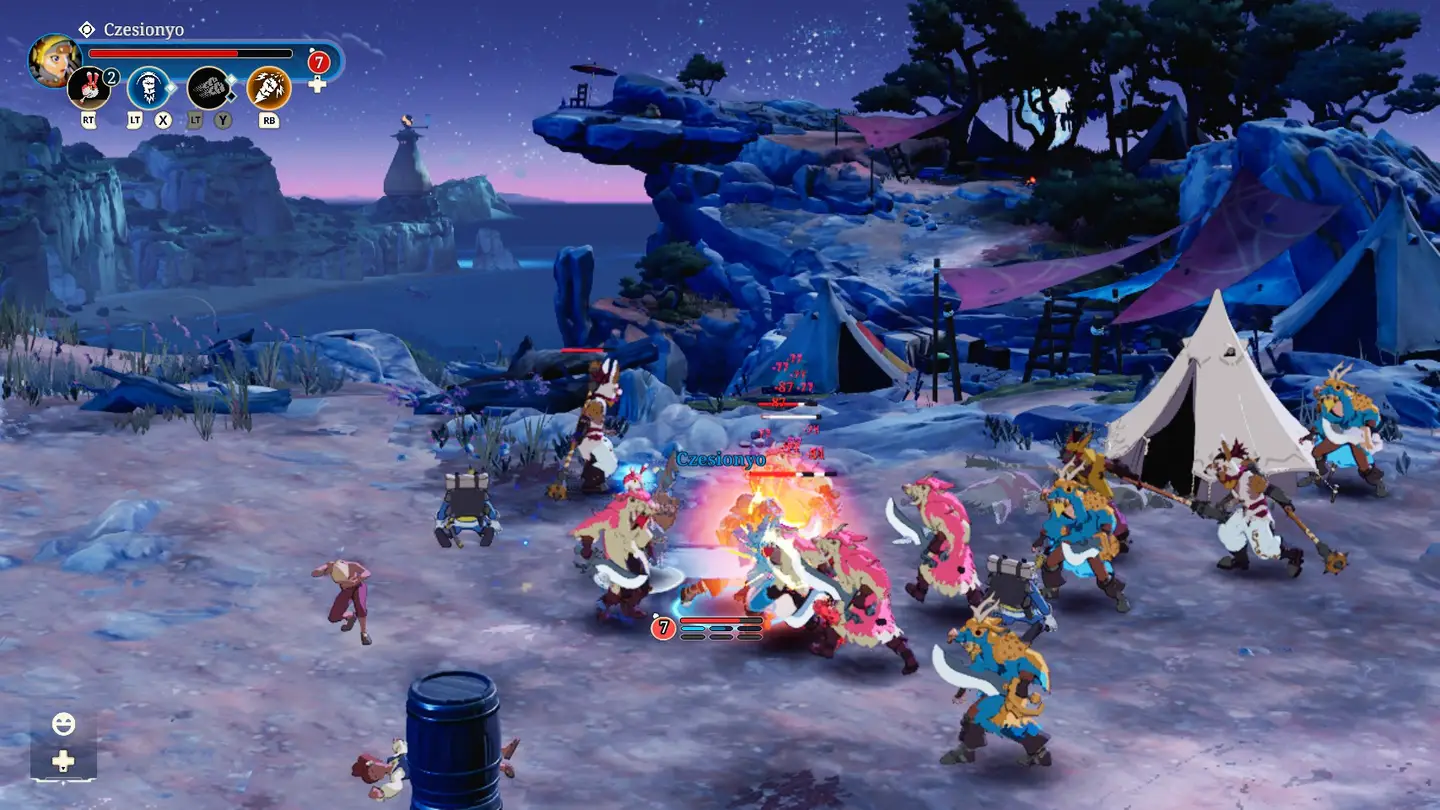
Task: Activate the blue raised-fist ability
Action: 148,88
